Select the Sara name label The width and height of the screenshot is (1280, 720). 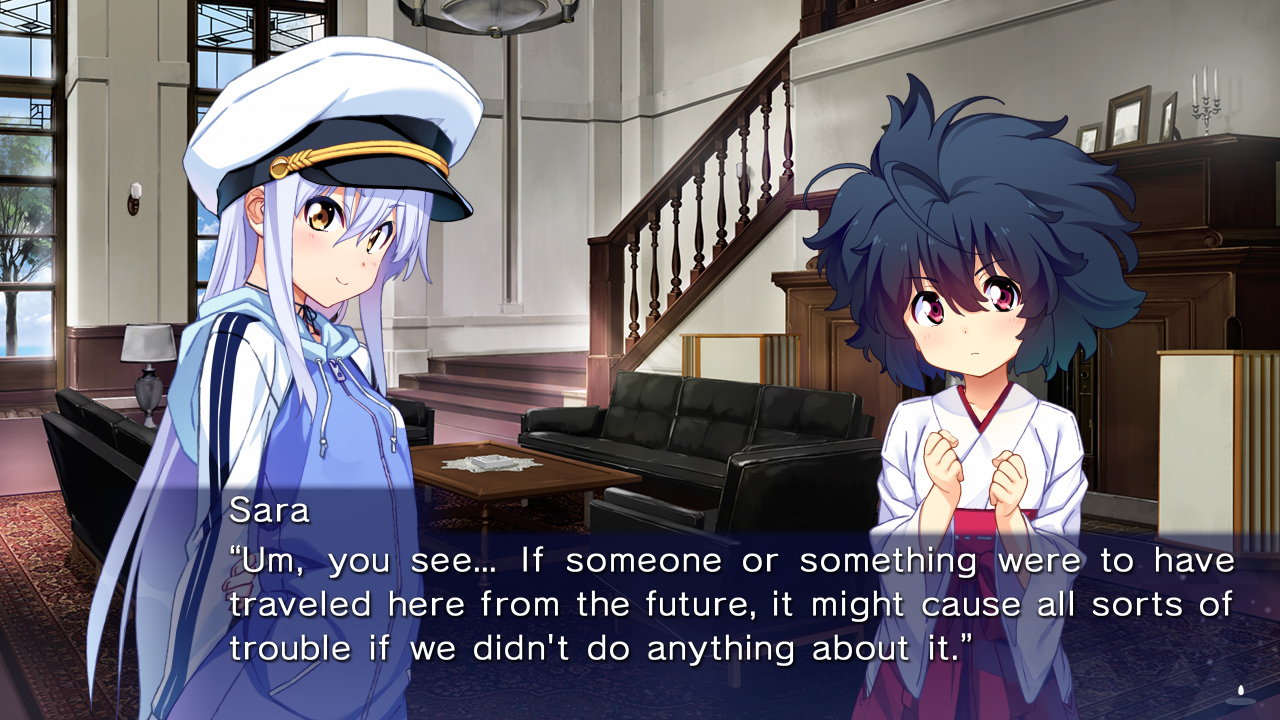click(x=263, y=511)
